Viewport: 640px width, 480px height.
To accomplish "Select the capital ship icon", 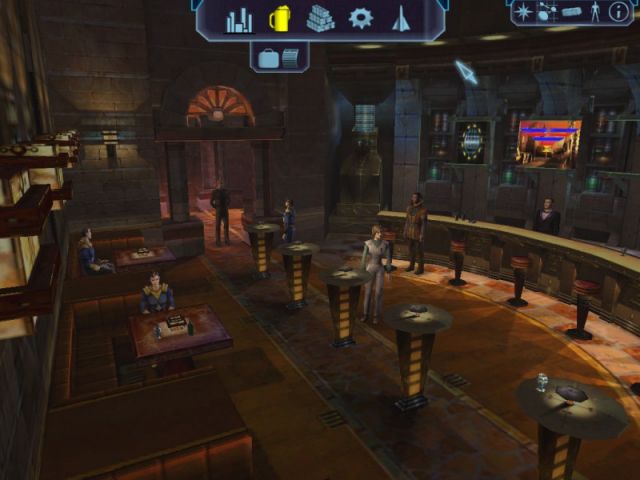I will [571, 12].
